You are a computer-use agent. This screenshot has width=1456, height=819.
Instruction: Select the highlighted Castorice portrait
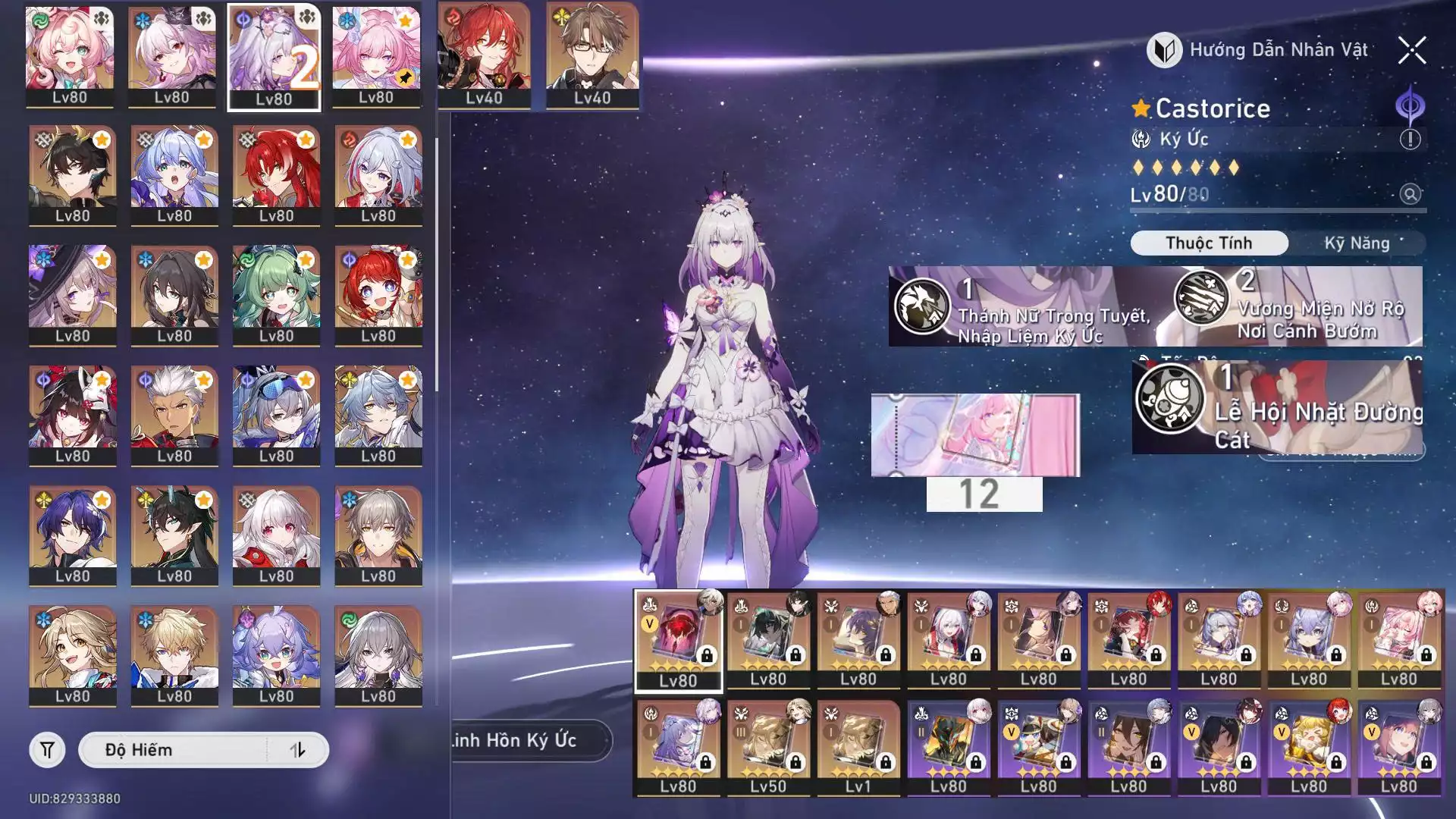pos(274,57)
